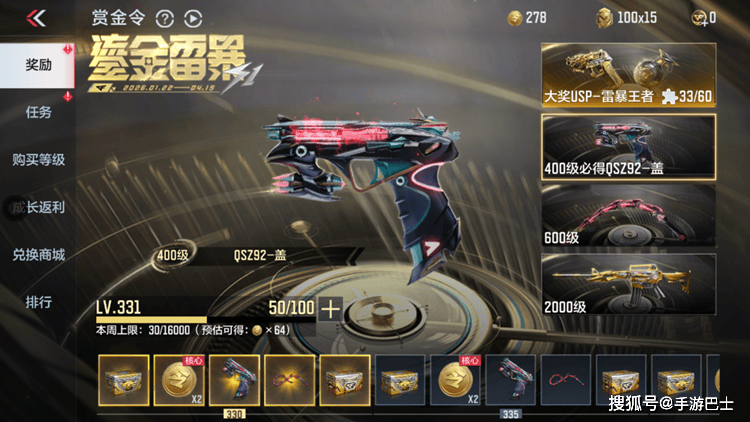Select the 购买等级 tab
Screen dimensions: 750x422
tap(39, 159)
